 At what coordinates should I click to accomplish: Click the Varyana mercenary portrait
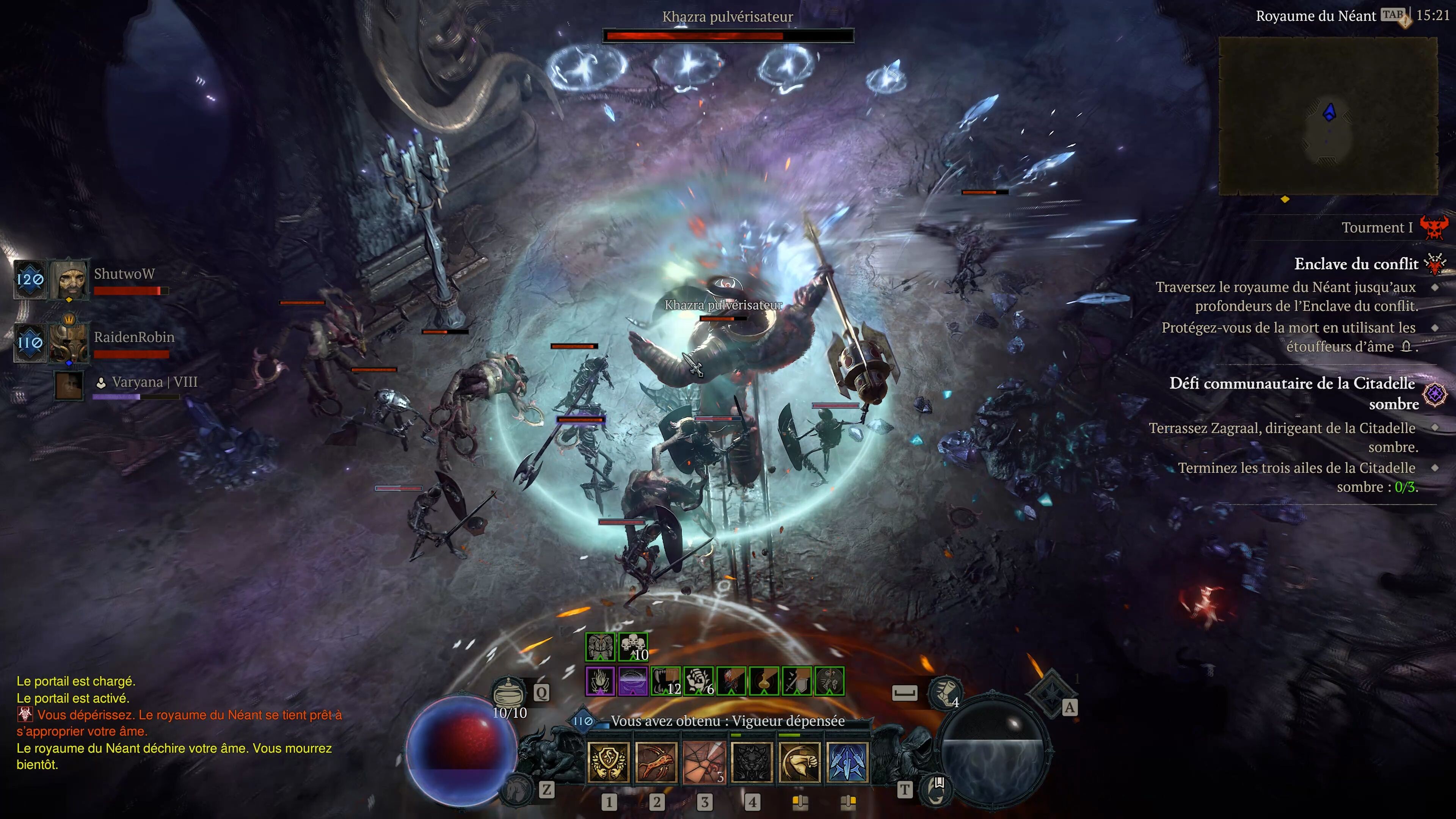point(69,386)
